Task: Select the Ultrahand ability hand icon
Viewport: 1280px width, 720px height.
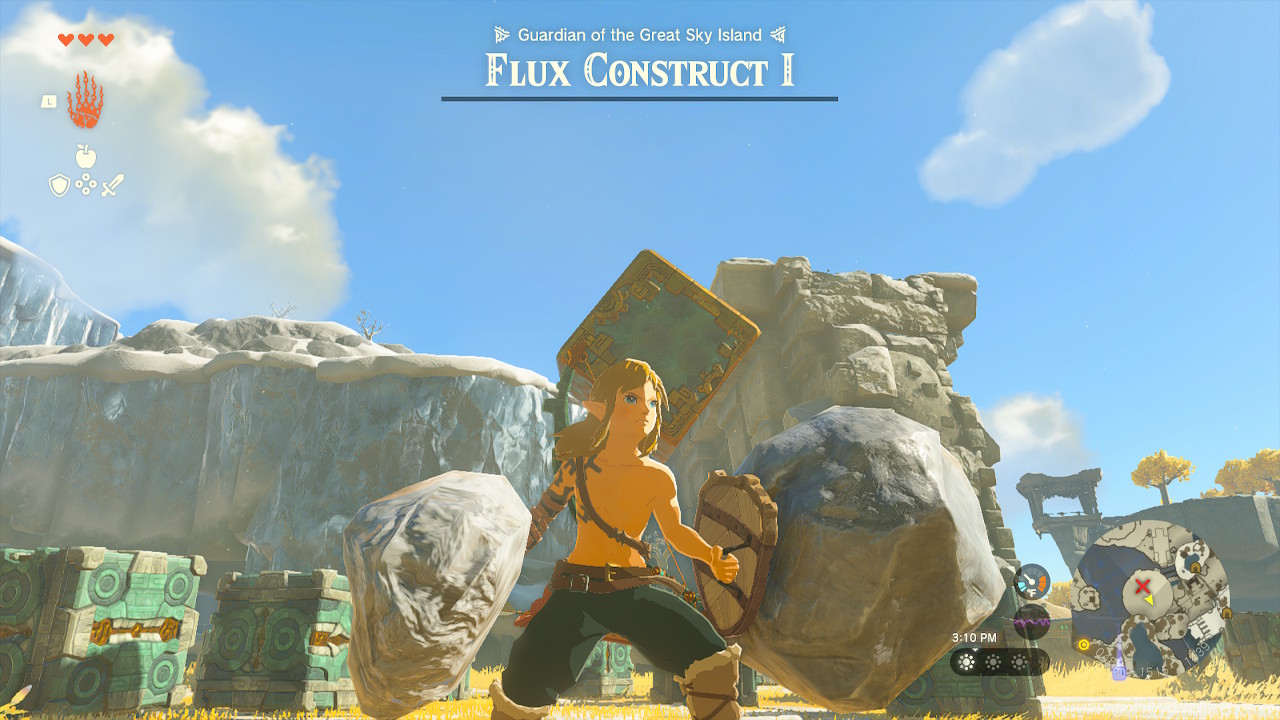Action: pyautogui.click(x=85, y=99)
